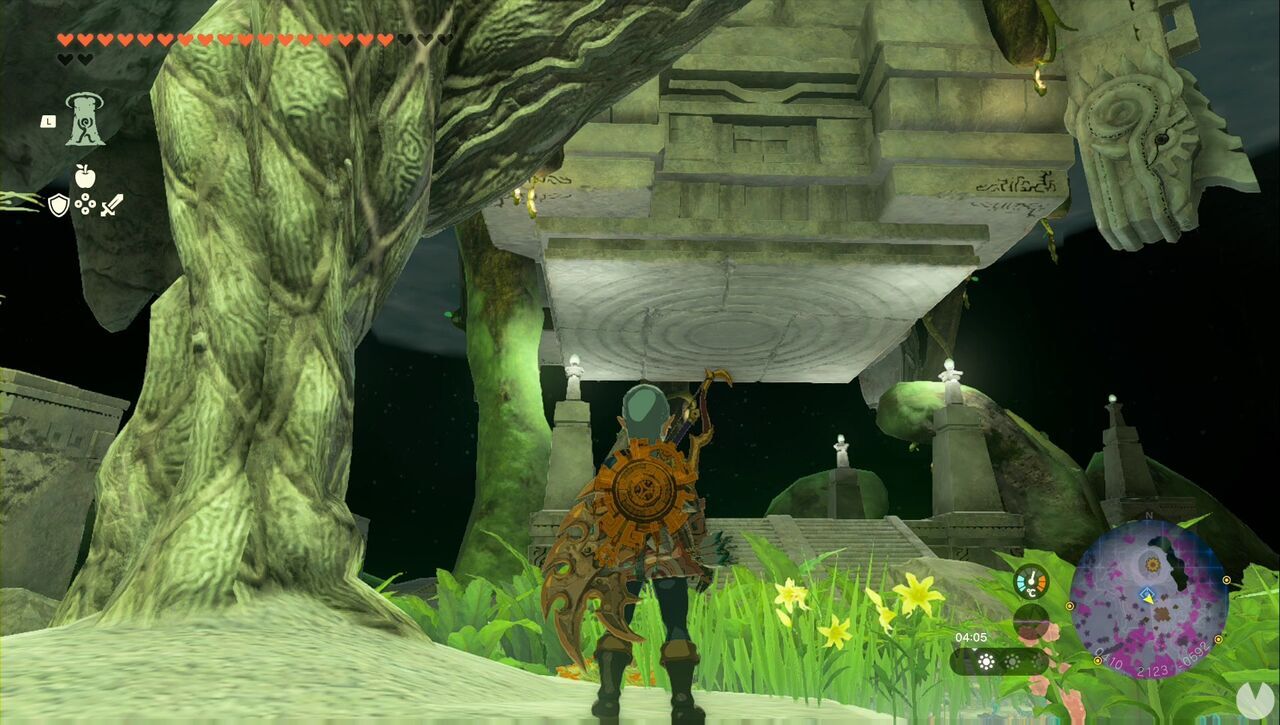1280x725 pixels.
Task: Toggle the bright sun symbol on the noise meter
Action: [x=985, y=662]
